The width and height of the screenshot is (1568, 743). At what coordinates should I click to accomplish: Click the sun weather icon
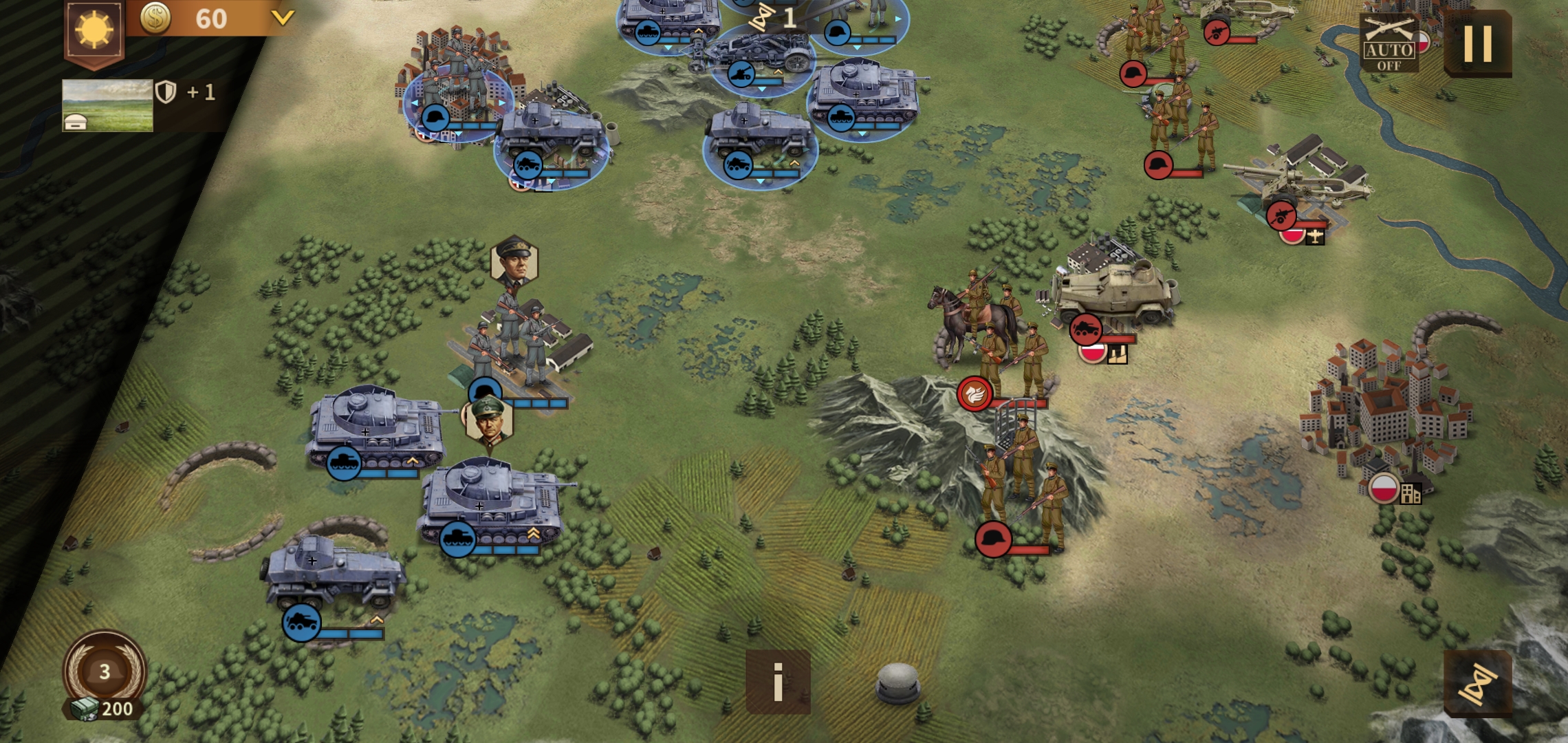coord(94,31)
